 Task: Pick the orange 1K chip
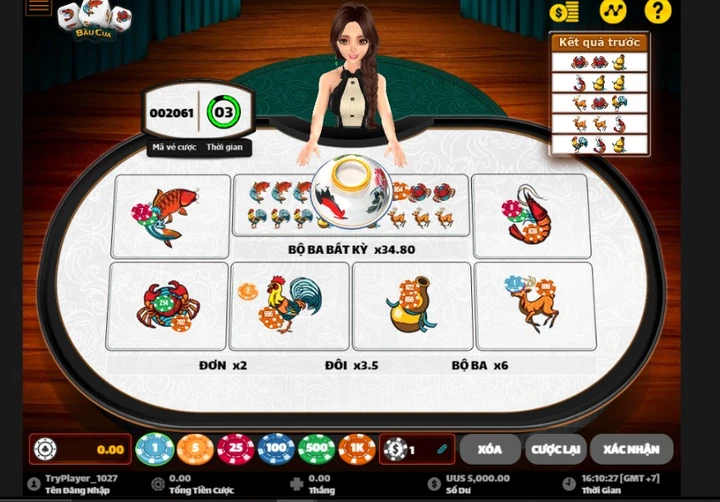coord(357,449)
